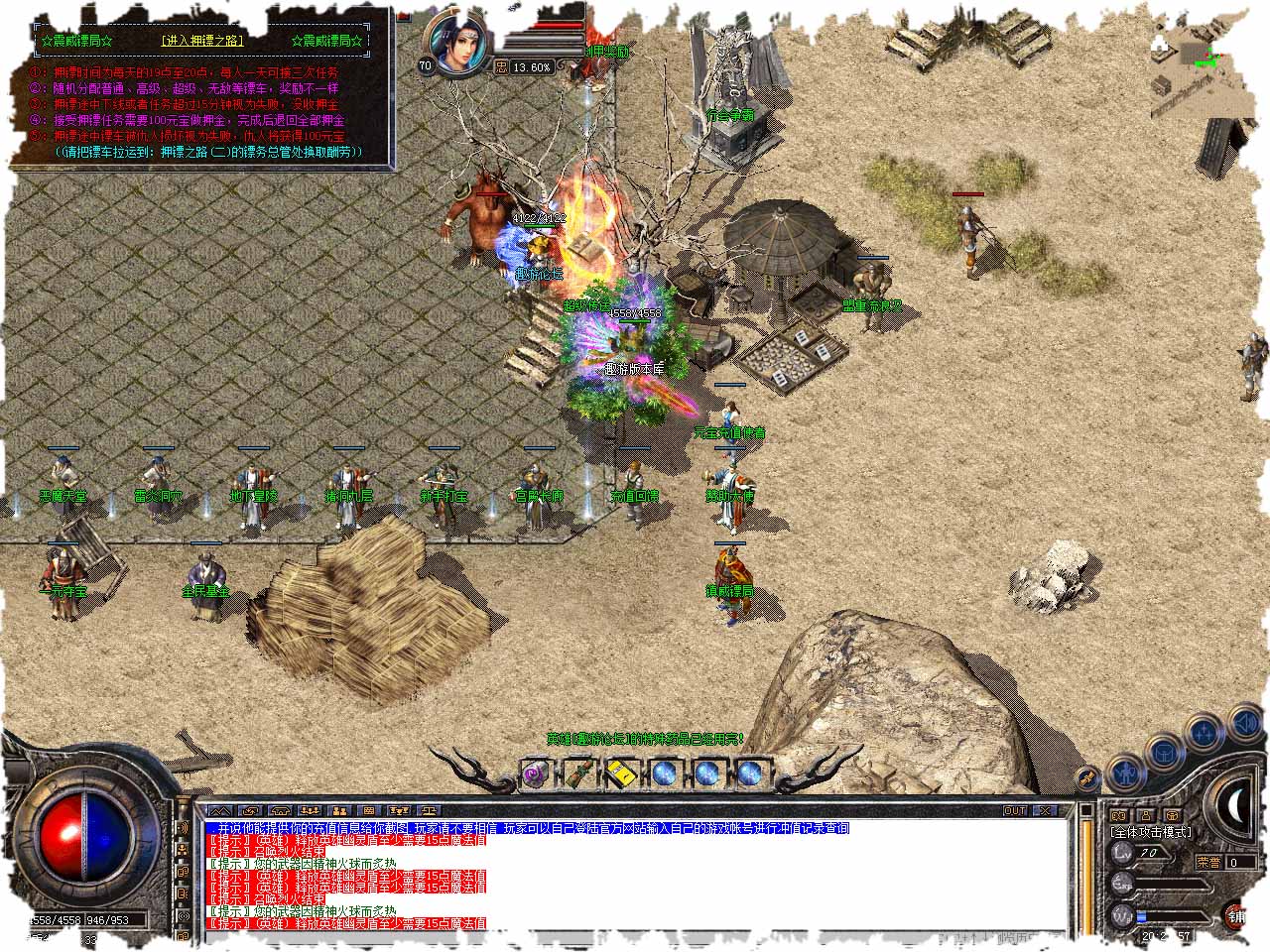Click the 进入押镖之路 dialogue link

coord(202,41)
